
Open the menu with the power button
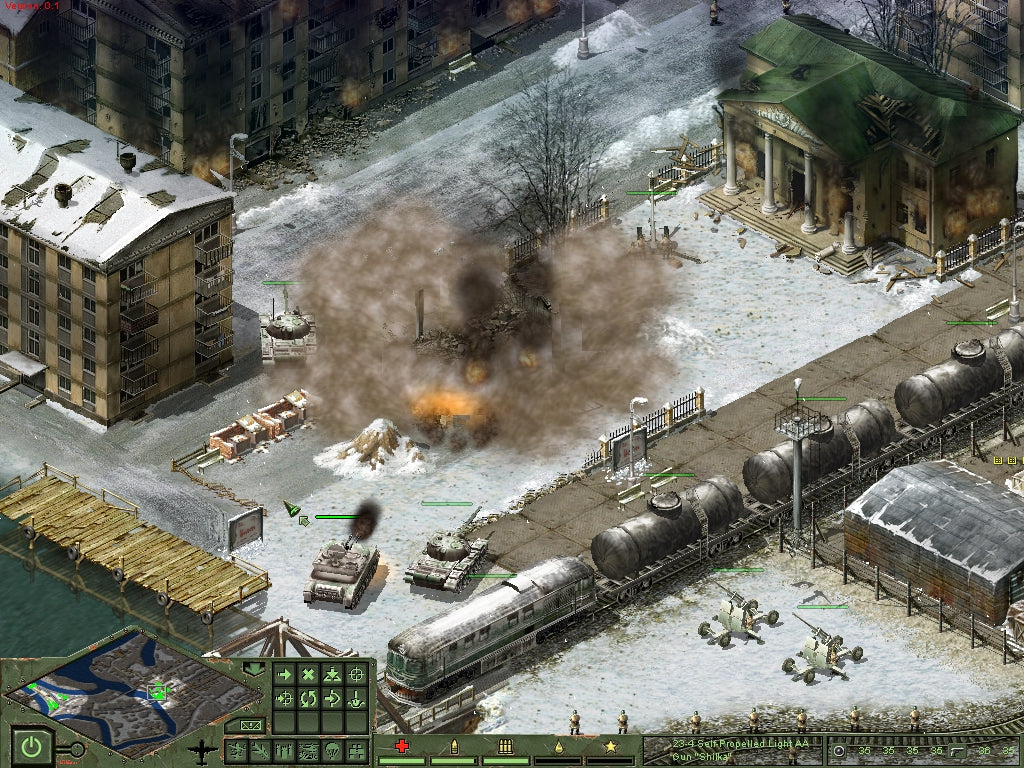pyautogui.click(x=31, y=746)
